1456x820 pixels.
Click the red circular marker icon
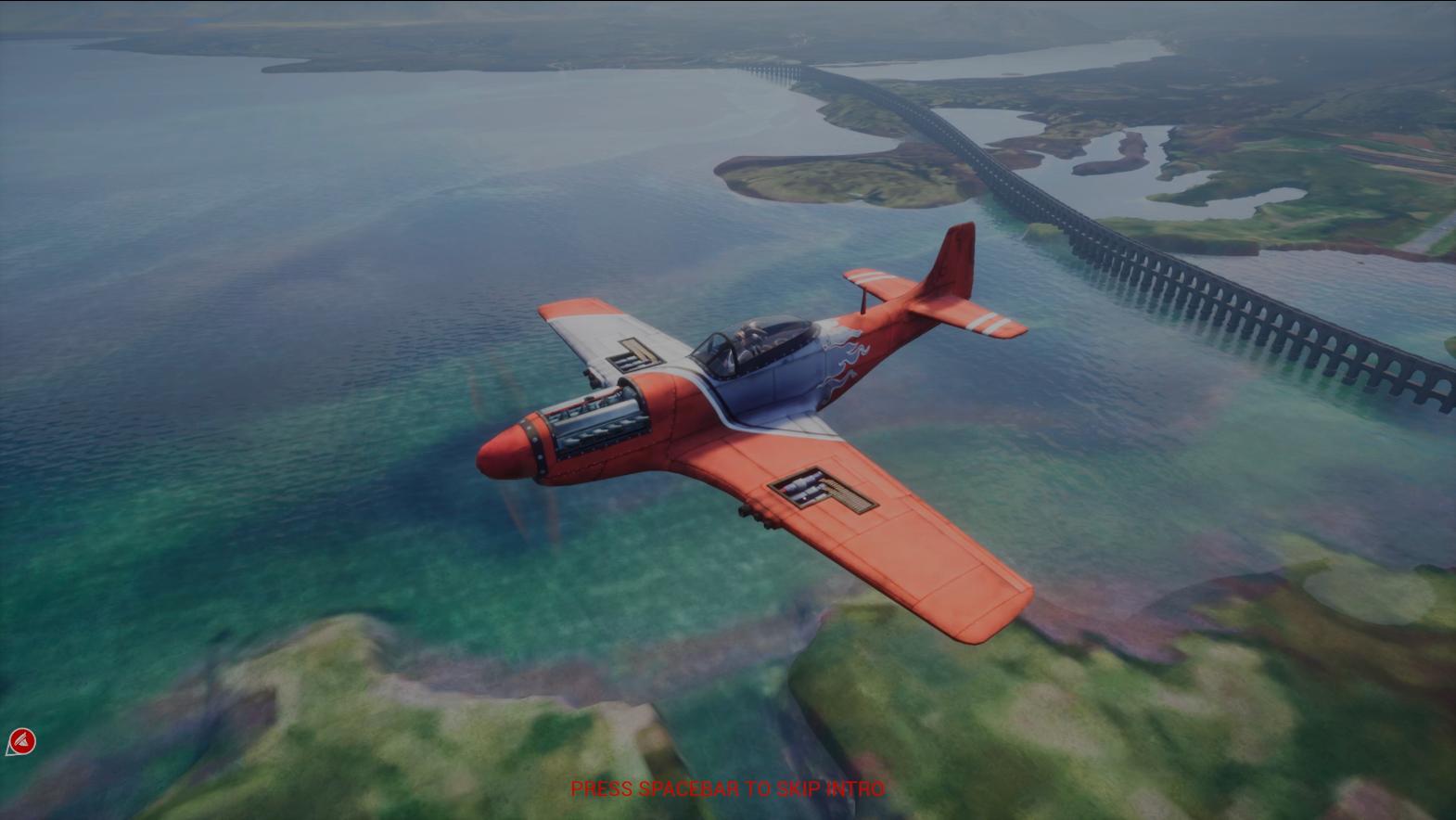click(21, 742)
